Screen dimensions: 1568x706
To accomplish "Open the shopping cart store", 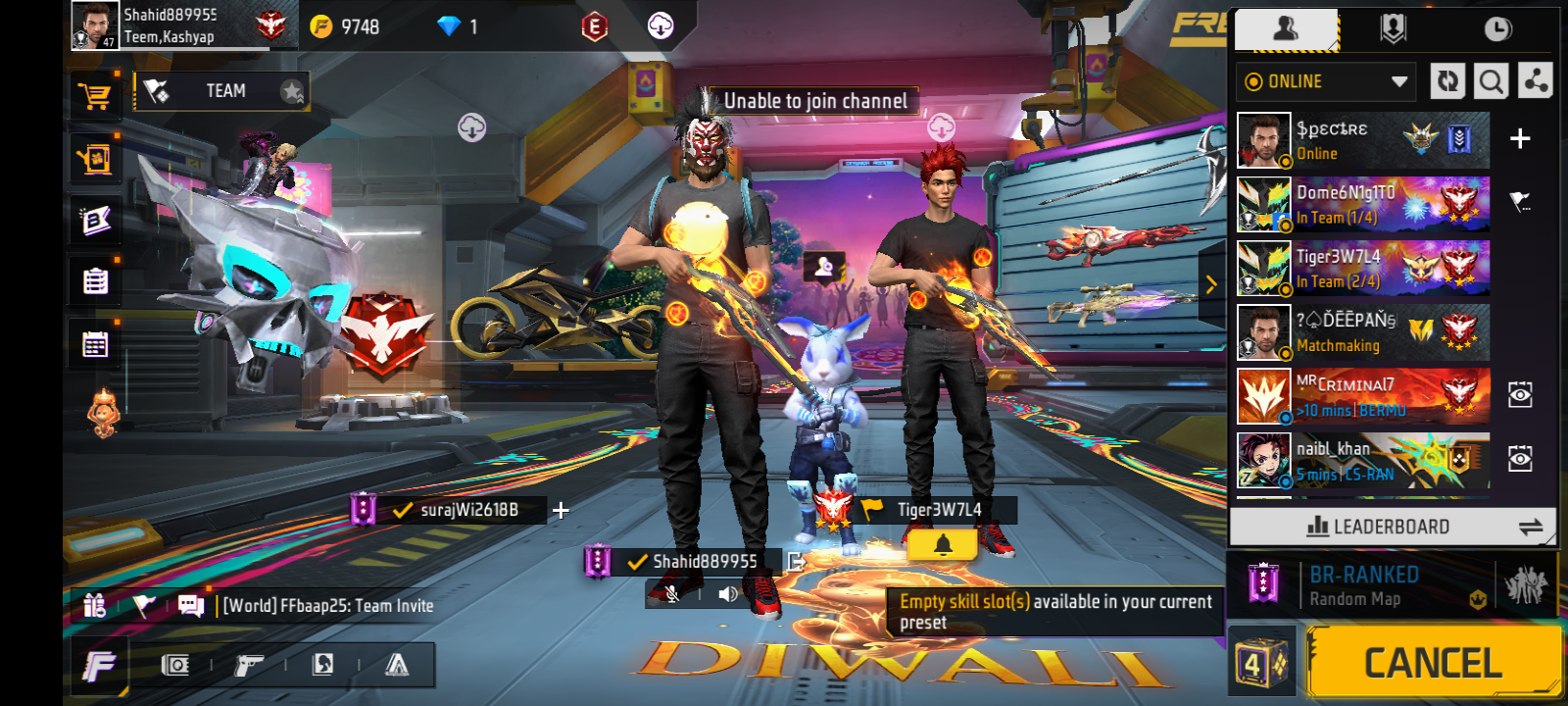I will pyautogui.click(x=96, y=97).
